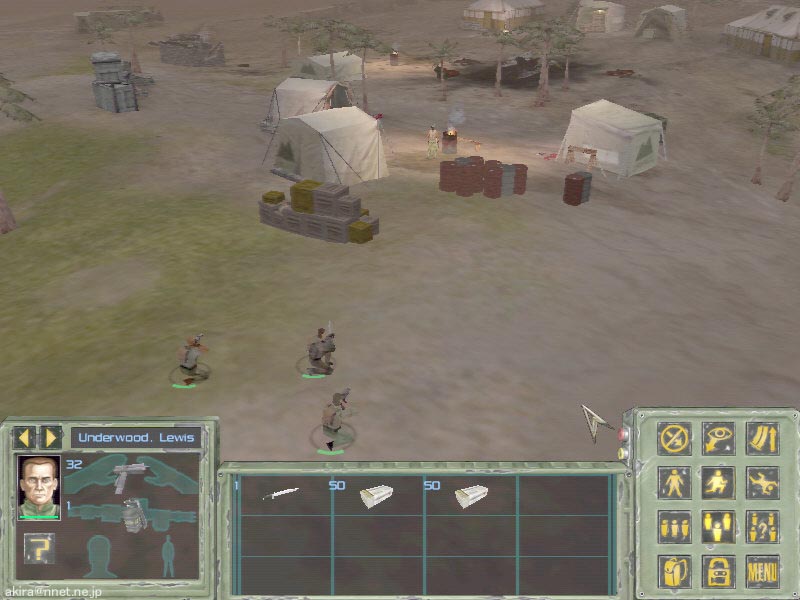Toggle the hold fire crossed-circle icon

(674, 438)
